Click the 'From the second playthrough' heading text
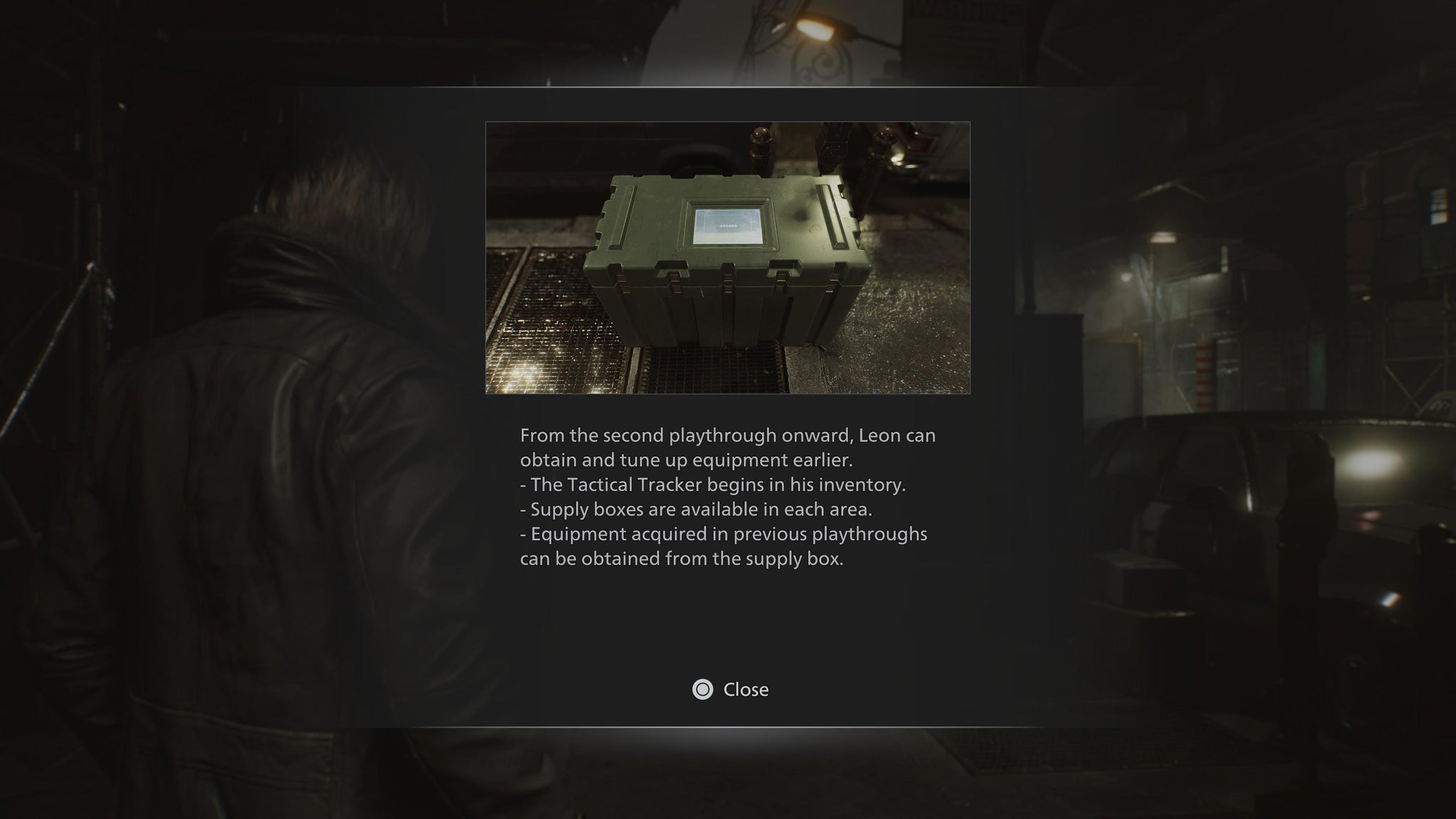The width and height of the screenshot is (1456, 819). (728, 436)
